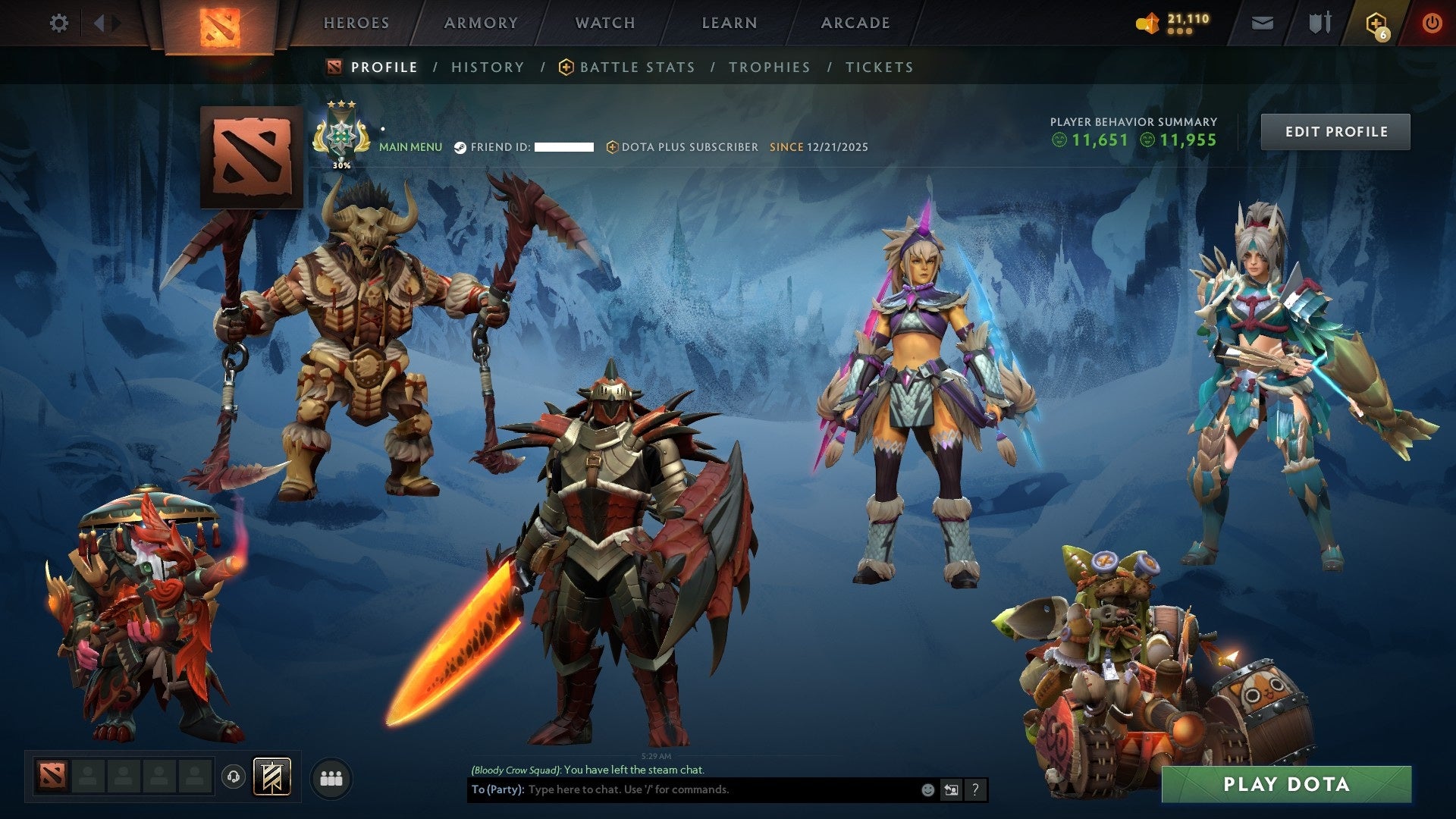Click the EDIT PROFILE button
The image size is (1456, 819).
[x=1335, y=130]
